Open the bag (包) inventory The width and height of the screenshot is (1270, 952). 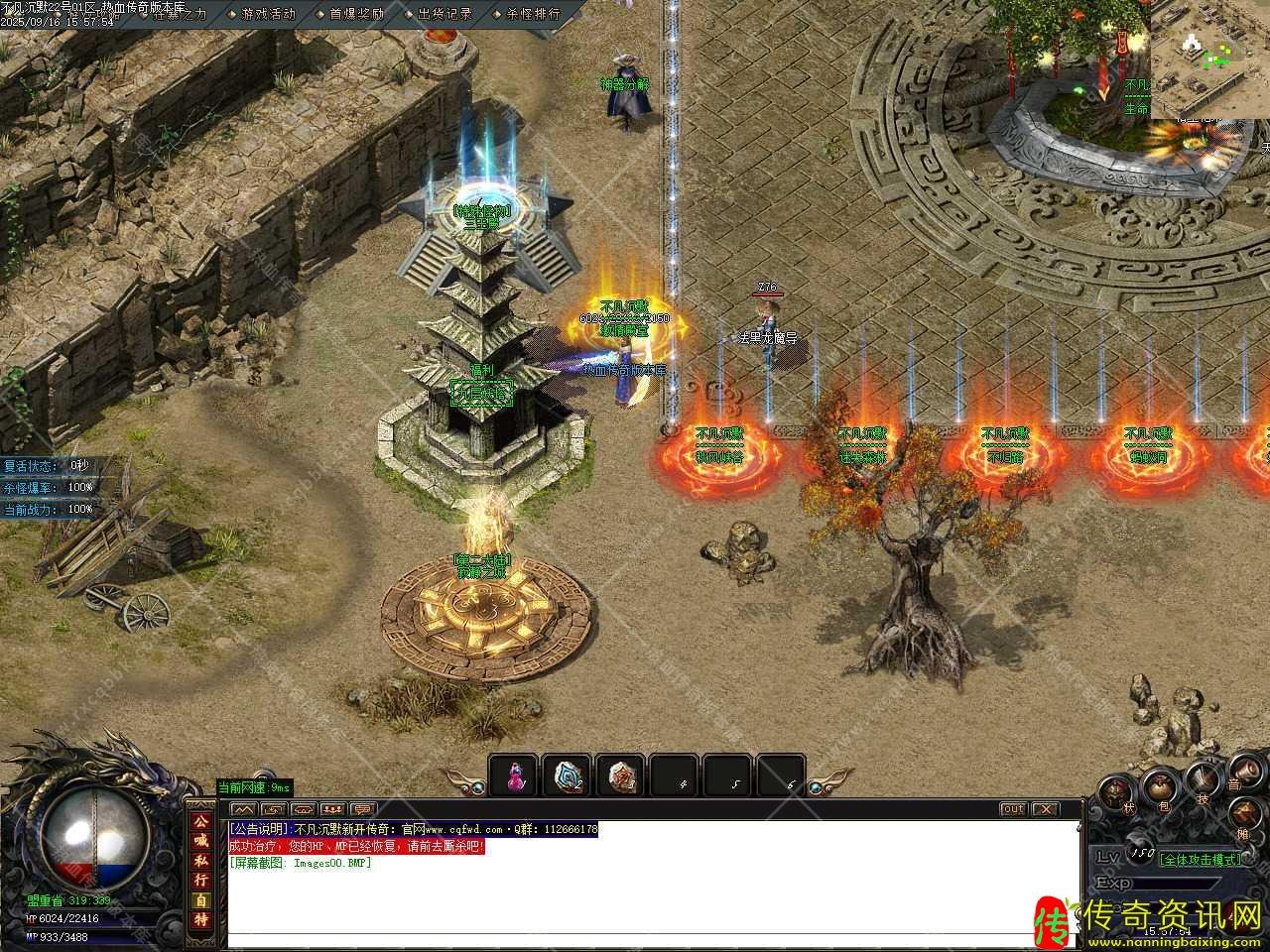(x=1159, y=786)
